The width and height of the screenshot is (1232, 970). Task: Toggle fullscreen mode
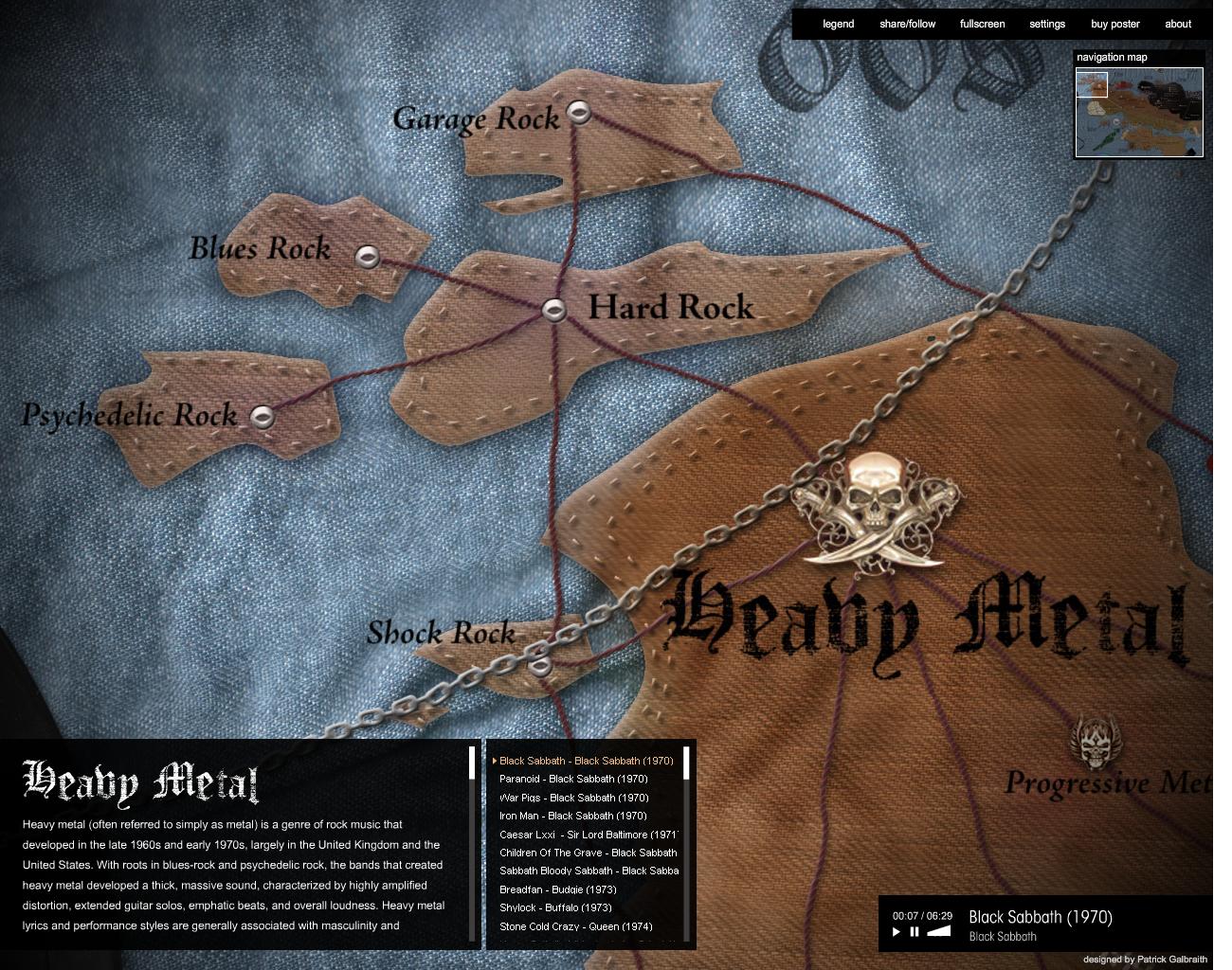point(982,24)
